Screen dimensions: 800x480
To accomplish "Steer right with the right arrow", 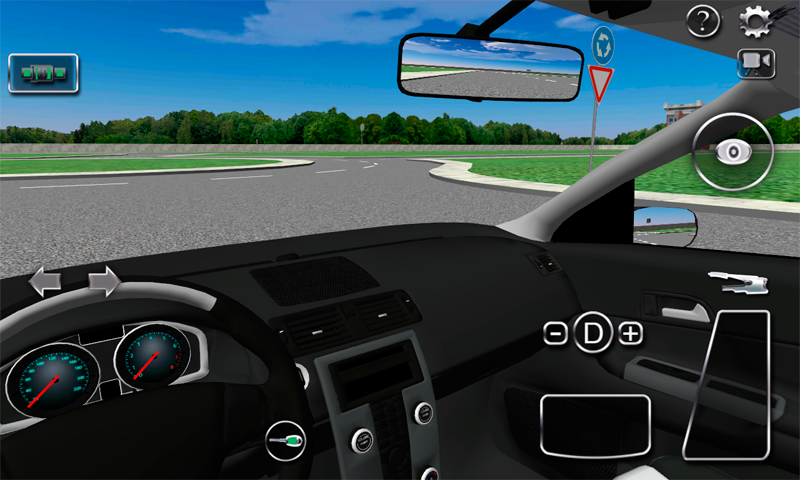I will click(x=103, y=282).
